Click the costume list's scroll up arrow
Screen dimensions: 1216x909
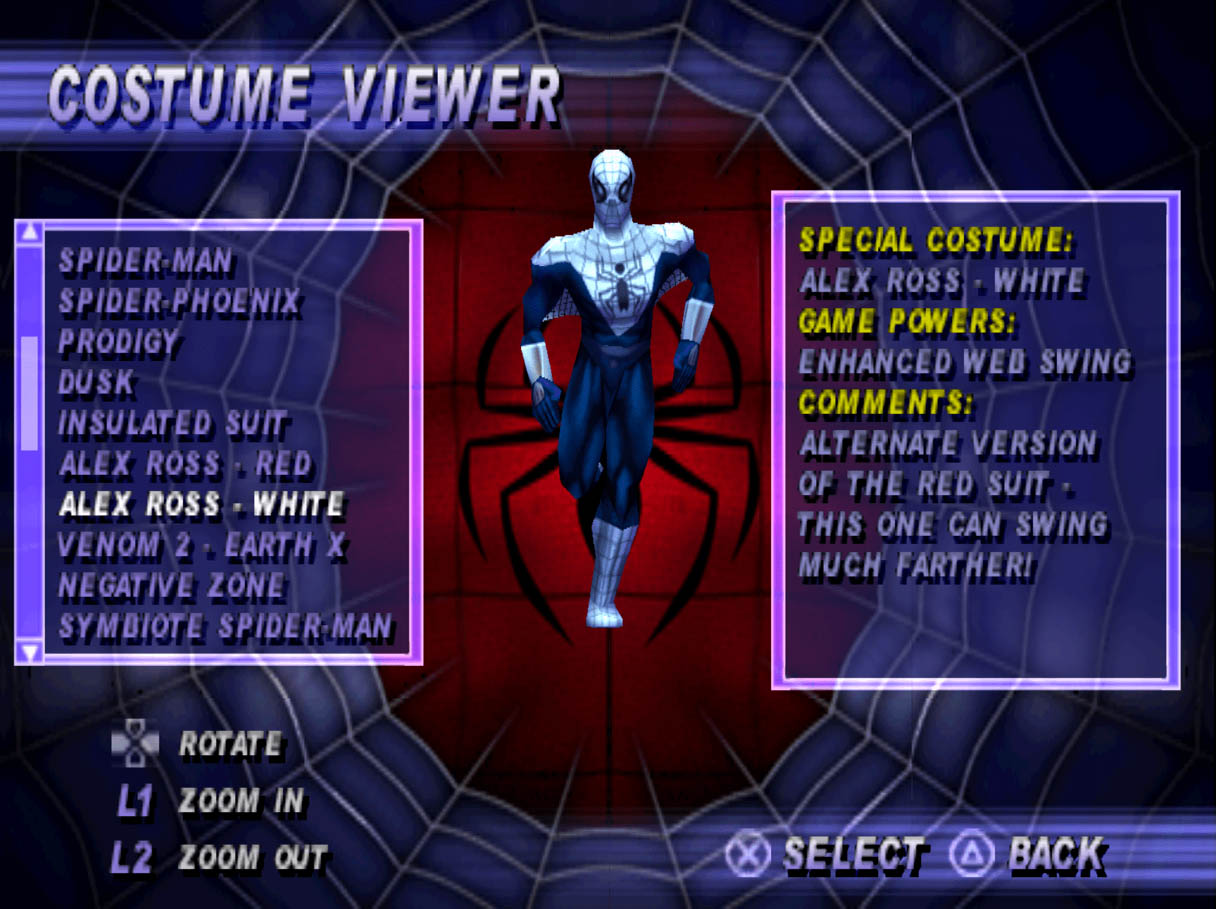point(30,233)
